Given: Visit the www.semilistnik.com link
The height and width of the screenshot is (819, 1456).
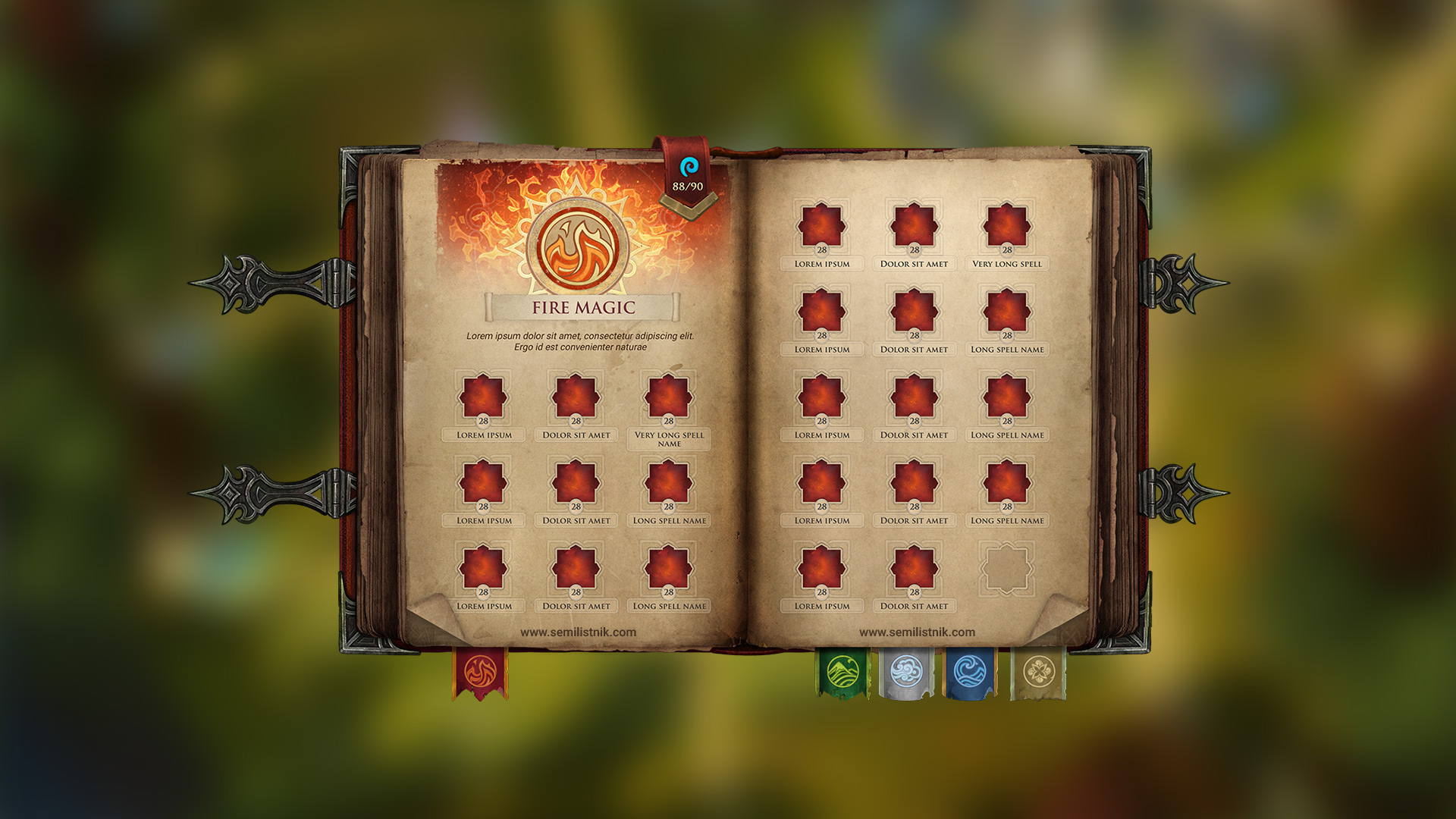Looking at the screenshot, I should (578, 633).
